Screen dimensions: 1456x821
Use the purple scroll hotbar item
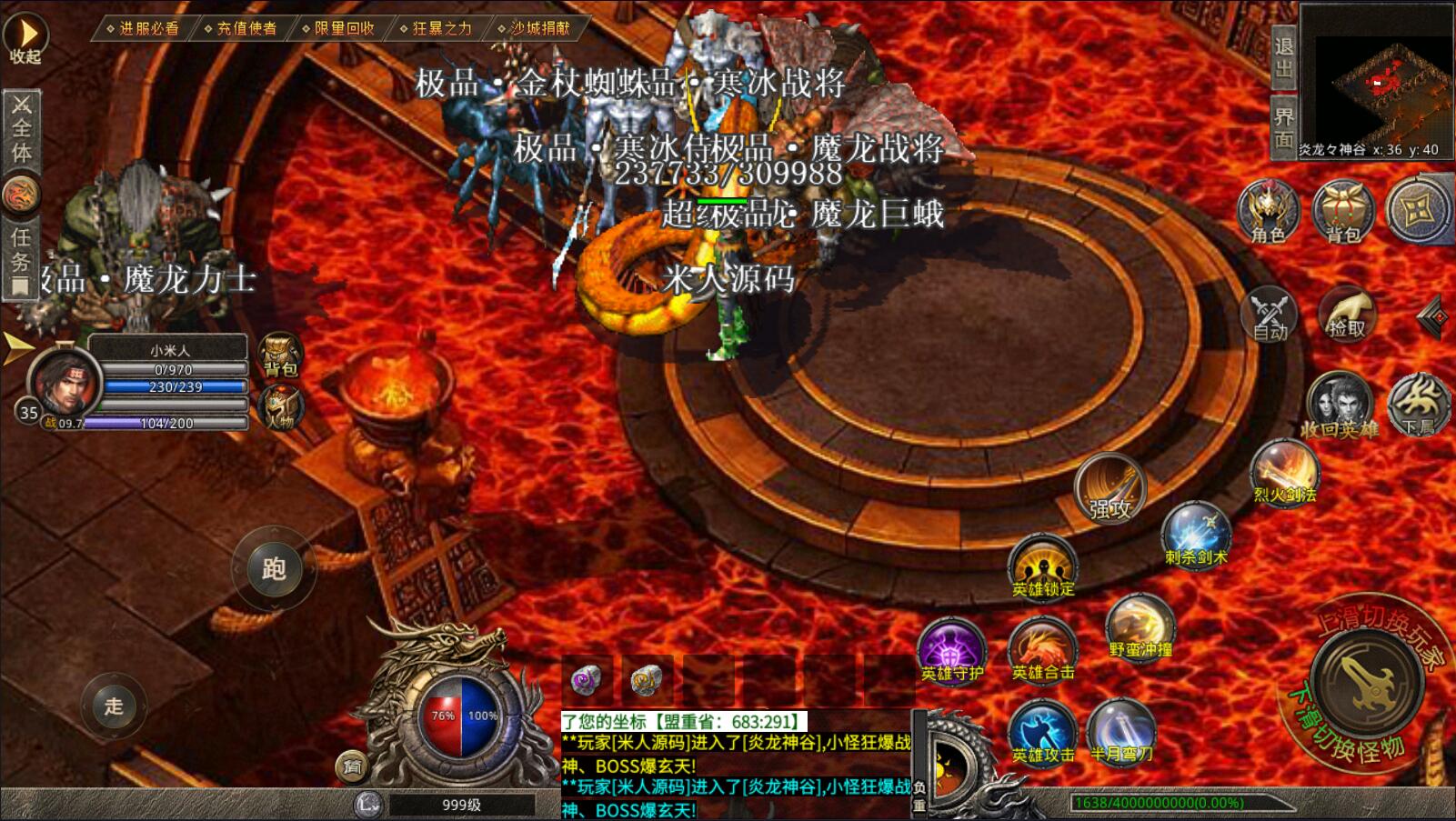(587, 680)
